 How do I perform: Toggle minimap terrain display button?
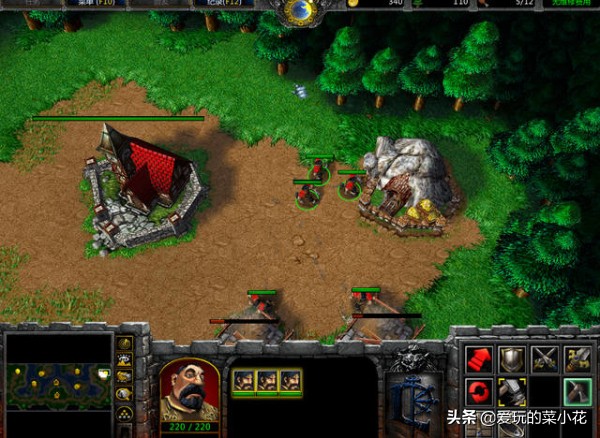pos(125,360)
